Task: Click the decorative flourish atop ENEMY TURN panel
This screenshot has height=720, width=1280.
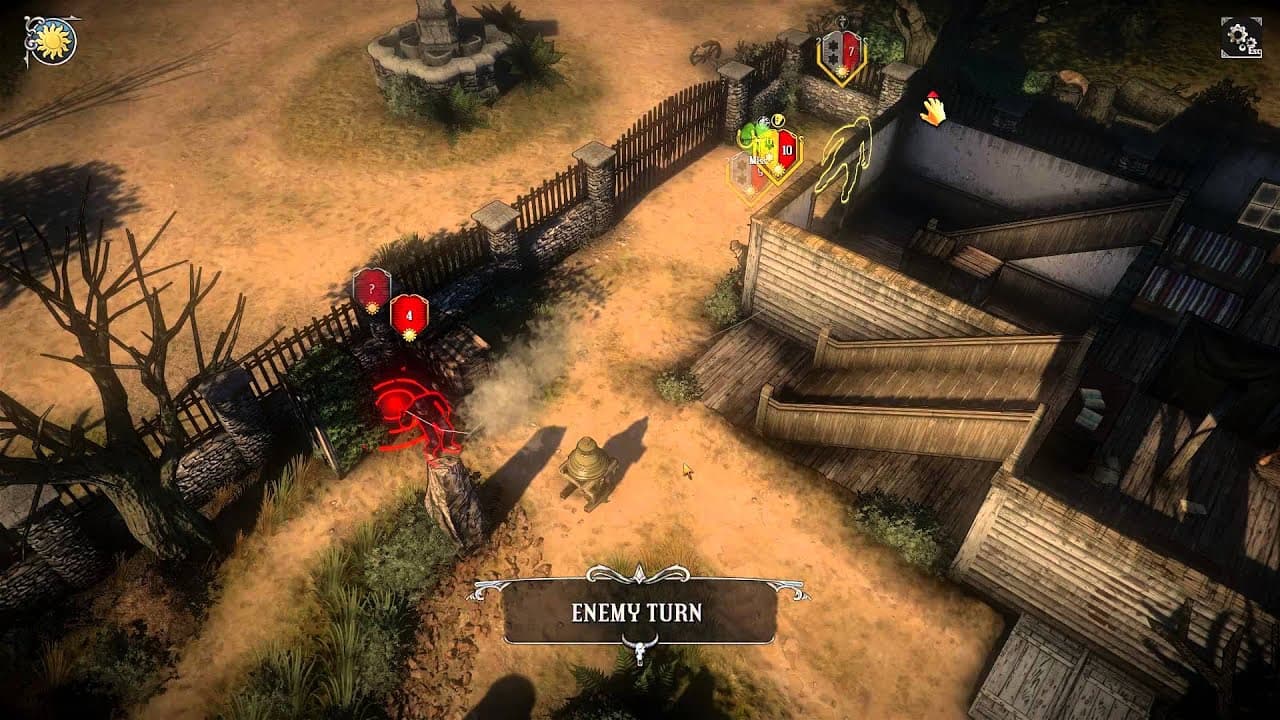Action: coord(638,575)
